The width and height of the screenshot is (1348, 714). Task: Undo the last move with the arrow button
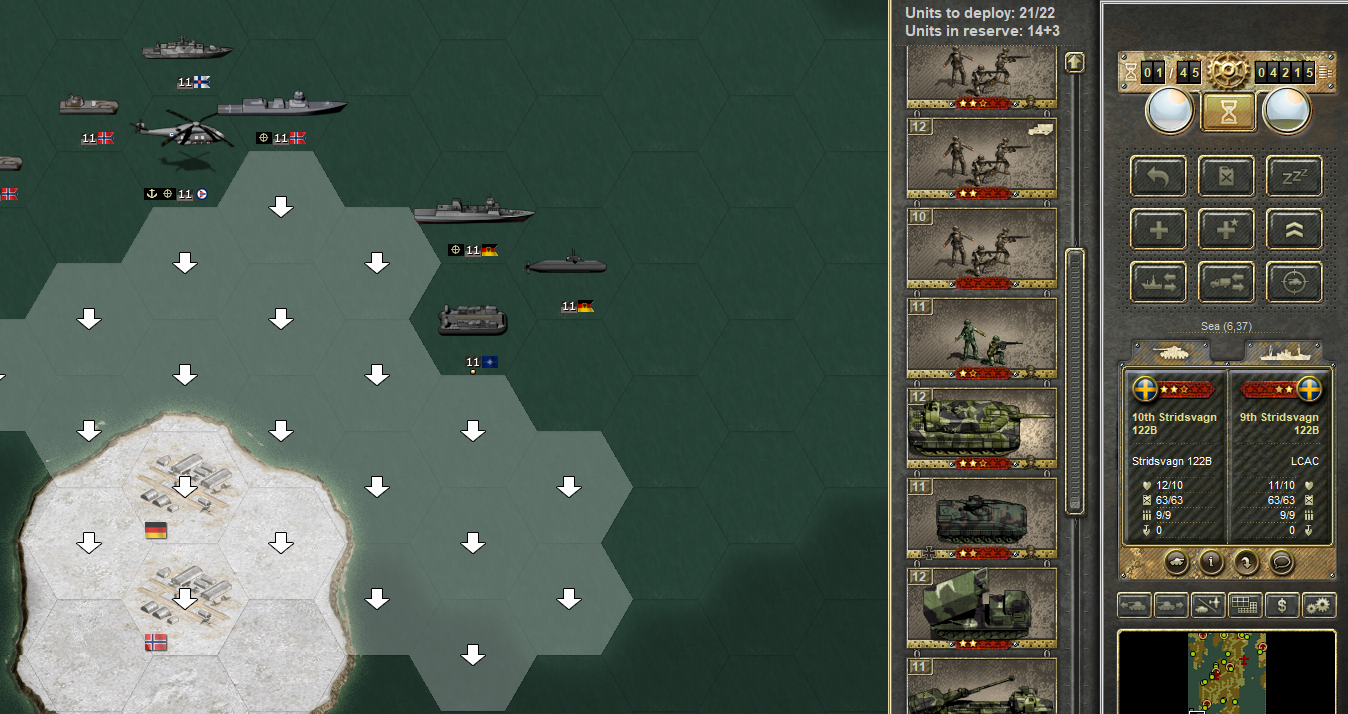point(1159,177)
